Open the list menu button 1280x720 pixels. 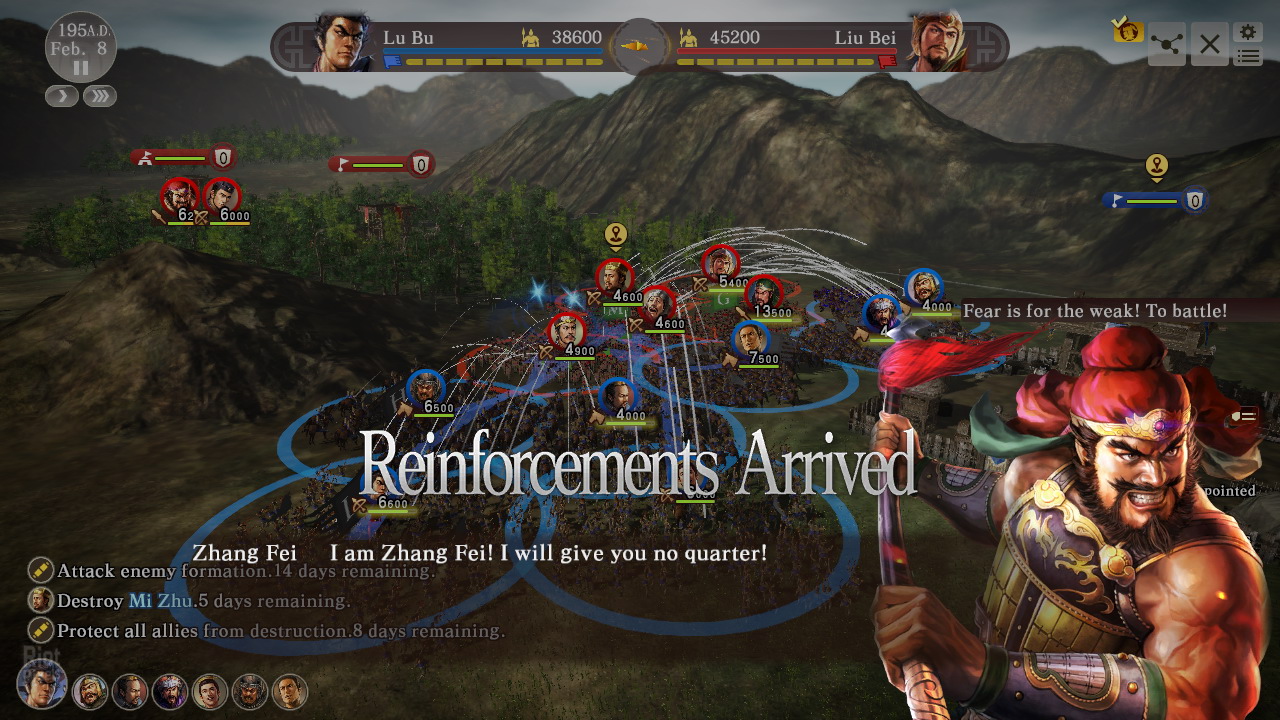[1247, 56]
